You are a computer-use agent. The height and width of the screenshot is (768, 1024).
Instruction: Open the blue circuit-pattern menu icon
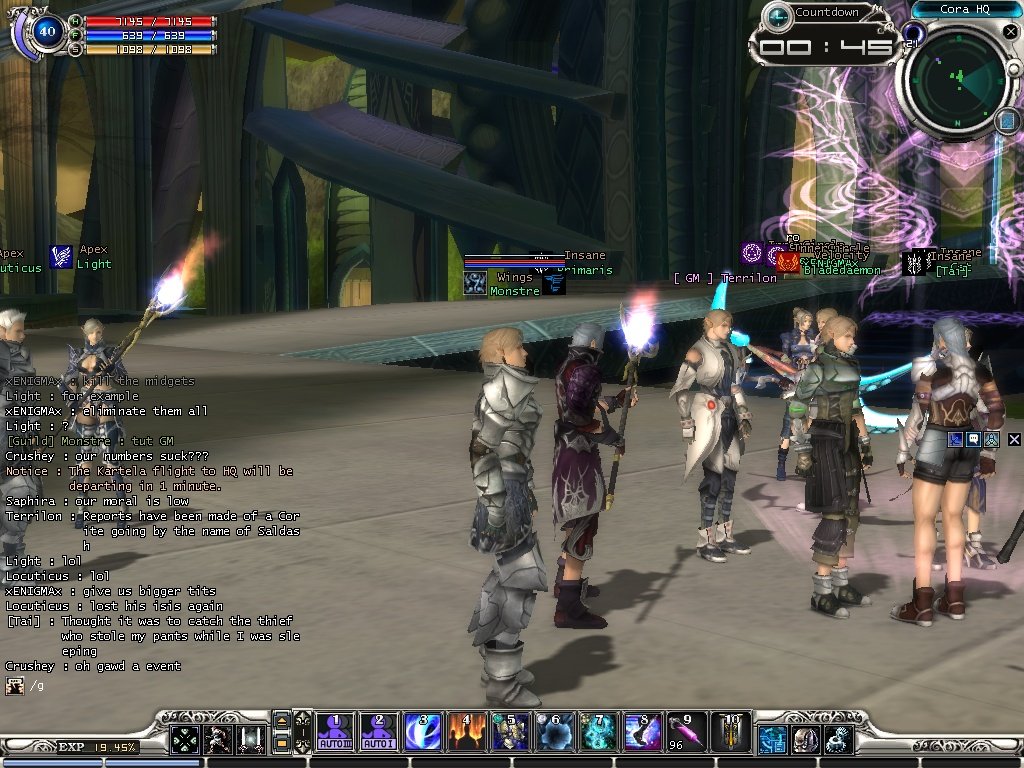click(772, 739)
